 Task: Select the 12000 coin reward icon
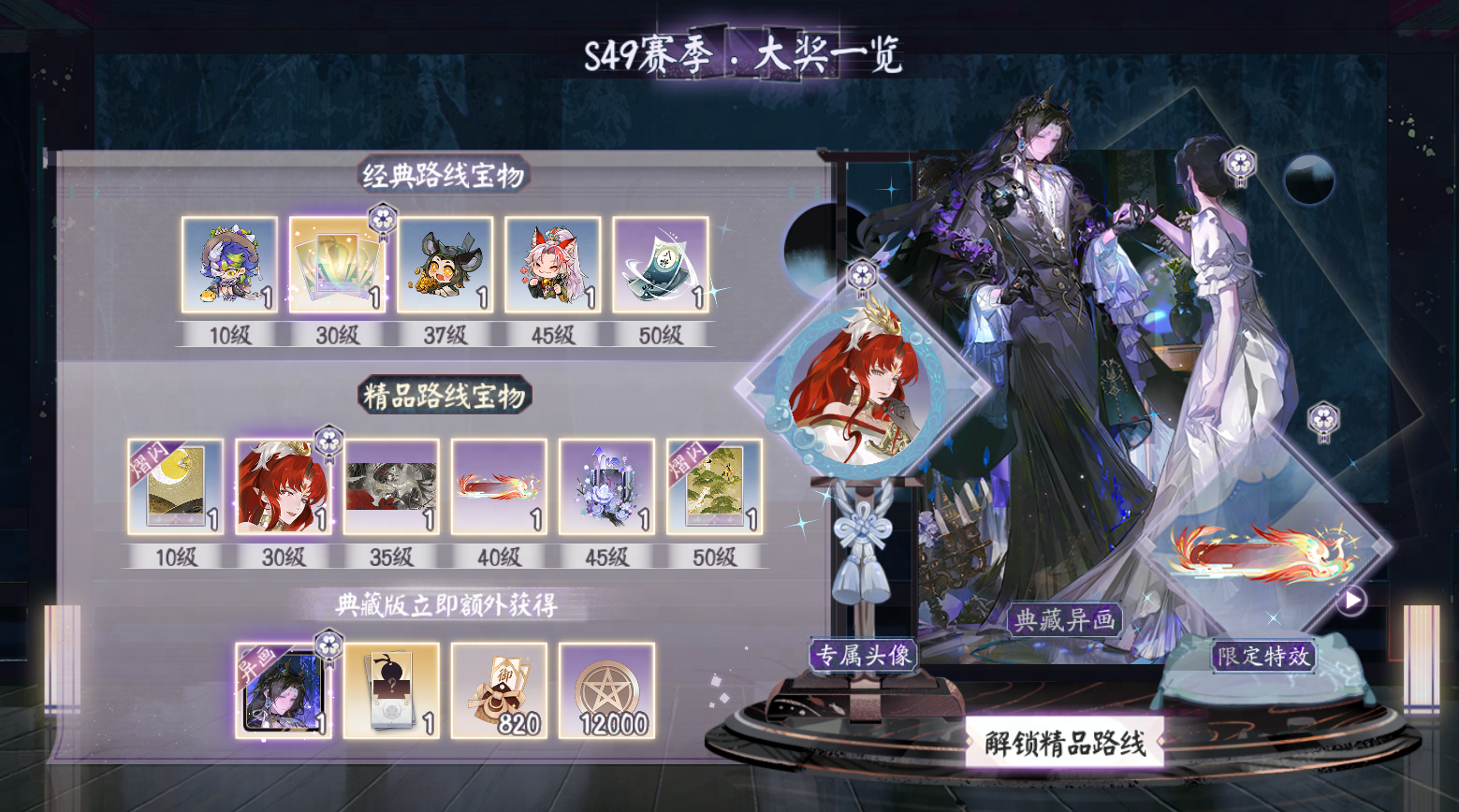point(606,690)
